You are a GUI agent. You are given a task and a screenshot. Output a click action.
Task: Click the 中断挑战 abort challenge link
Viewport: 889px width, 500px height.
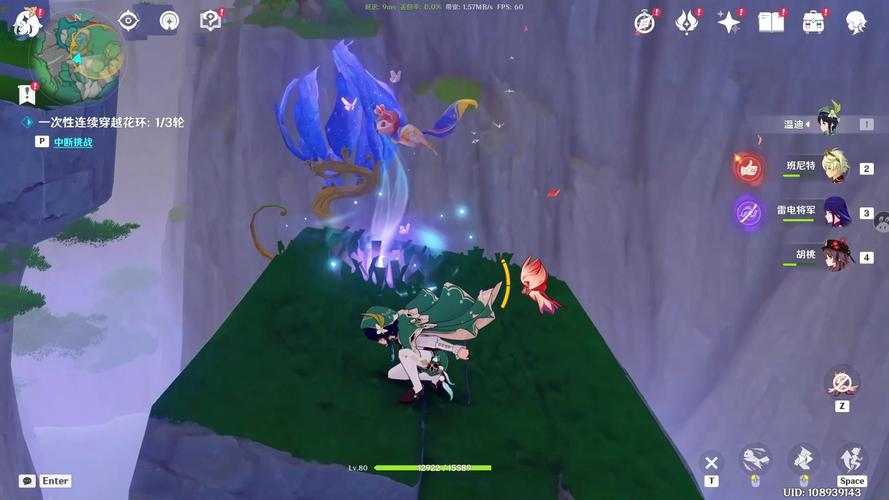tap(73, 142)
